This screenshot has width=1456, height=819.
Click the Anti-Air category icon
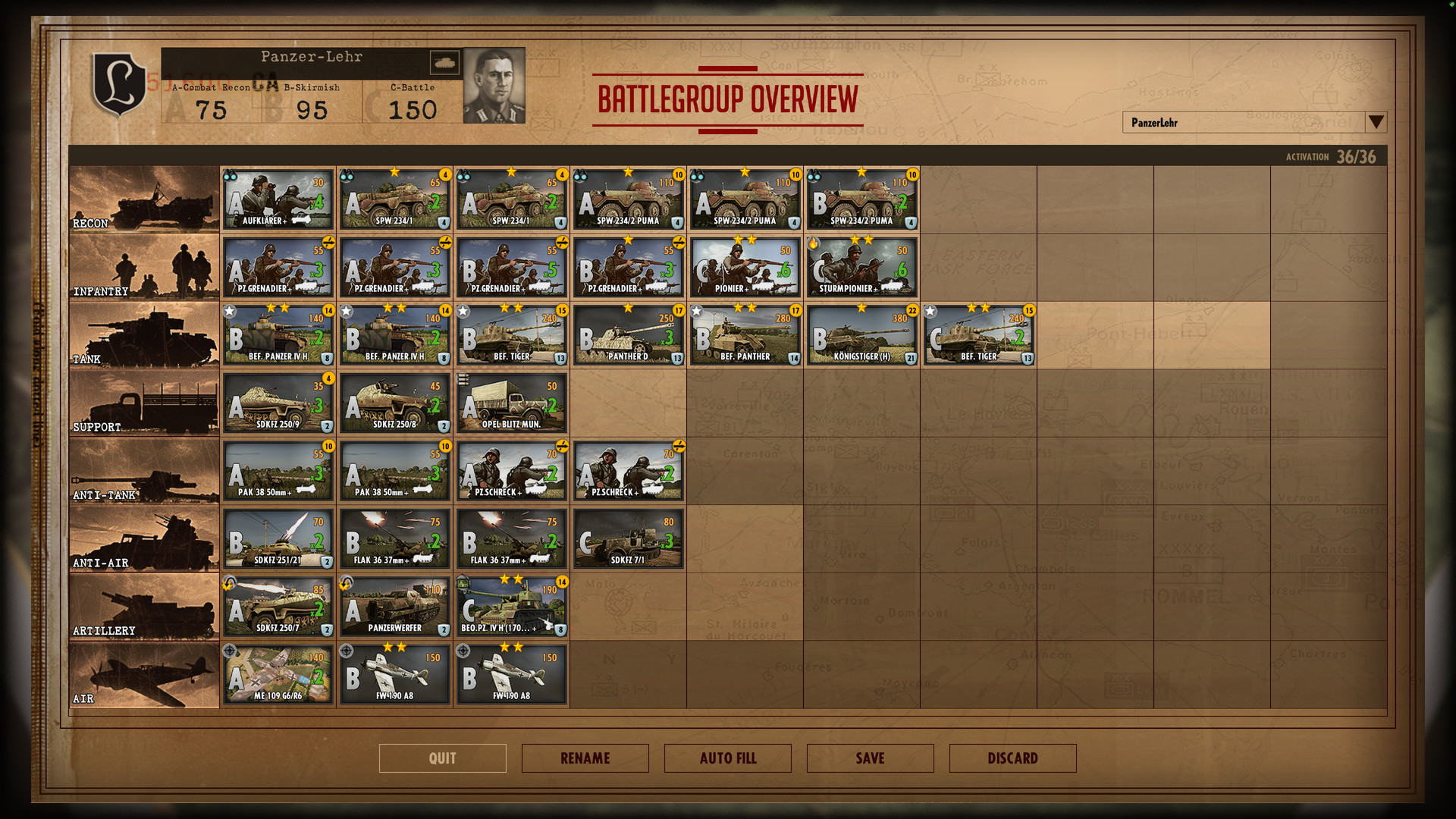pyautogui.click(x=144, y=538)
